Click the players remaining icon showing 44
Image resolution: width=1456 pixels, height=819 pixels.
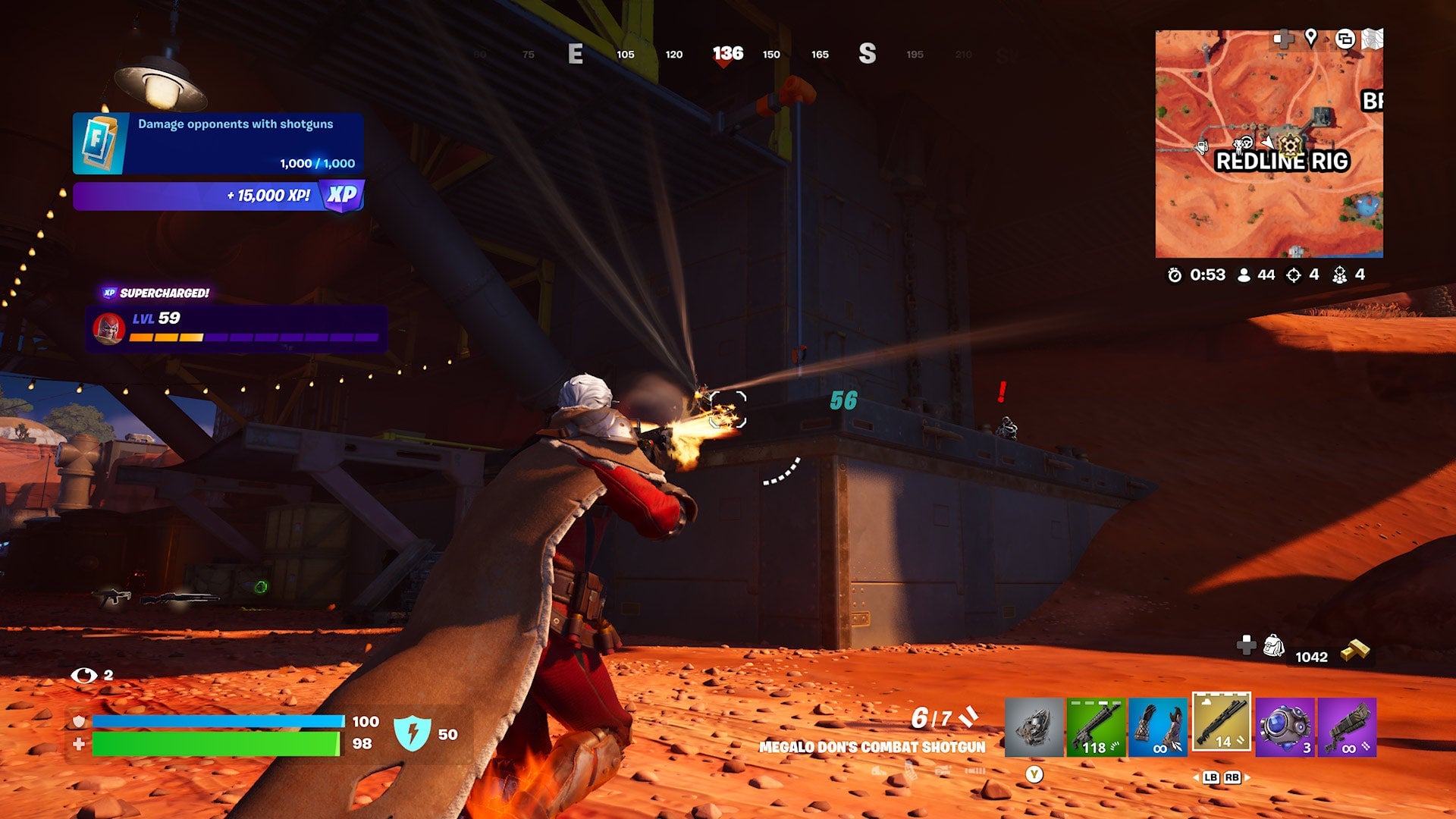(1243, 276)
